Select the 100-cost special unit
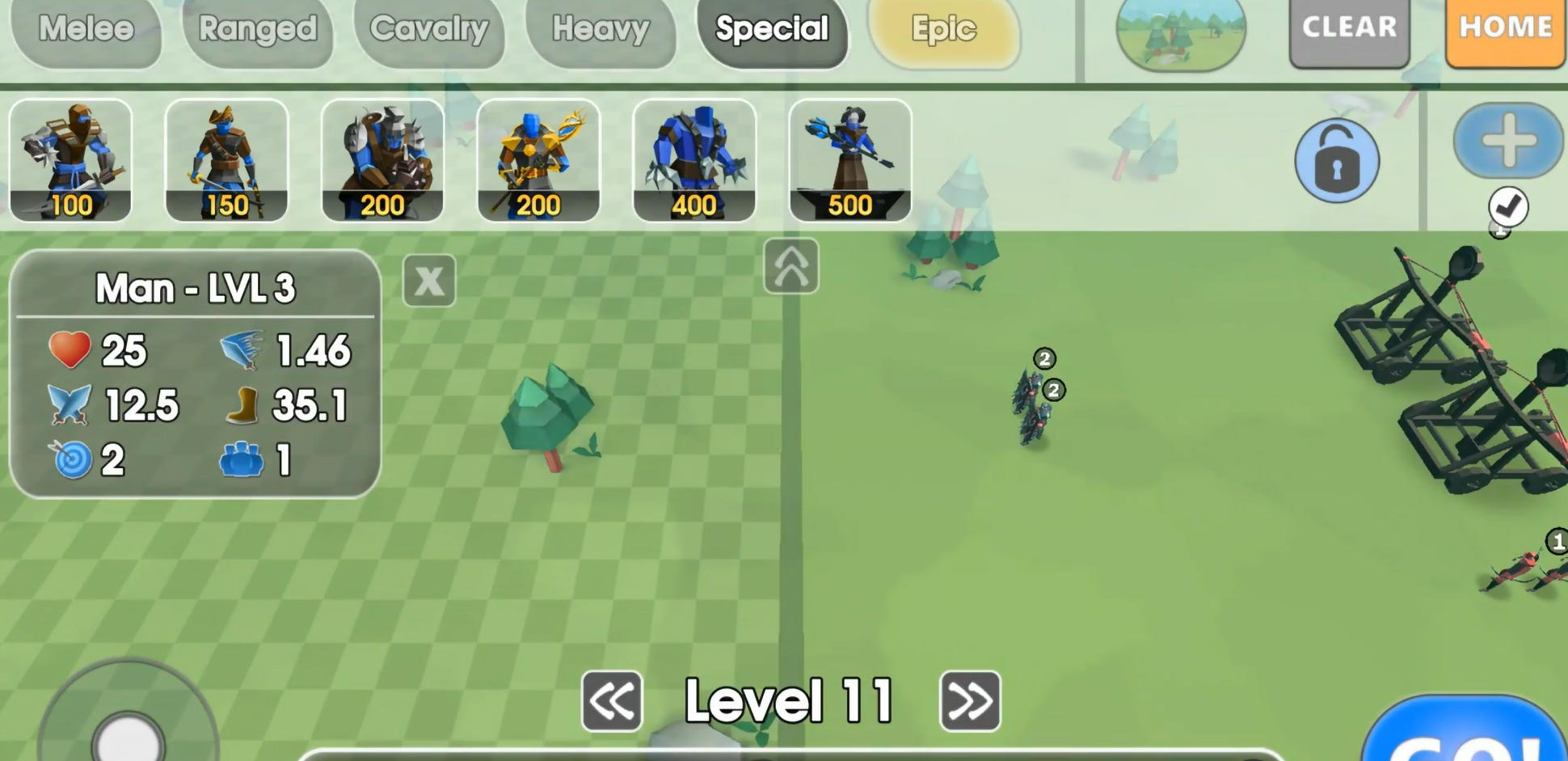Screen dimensions: 1568x761 coord(71,159)
